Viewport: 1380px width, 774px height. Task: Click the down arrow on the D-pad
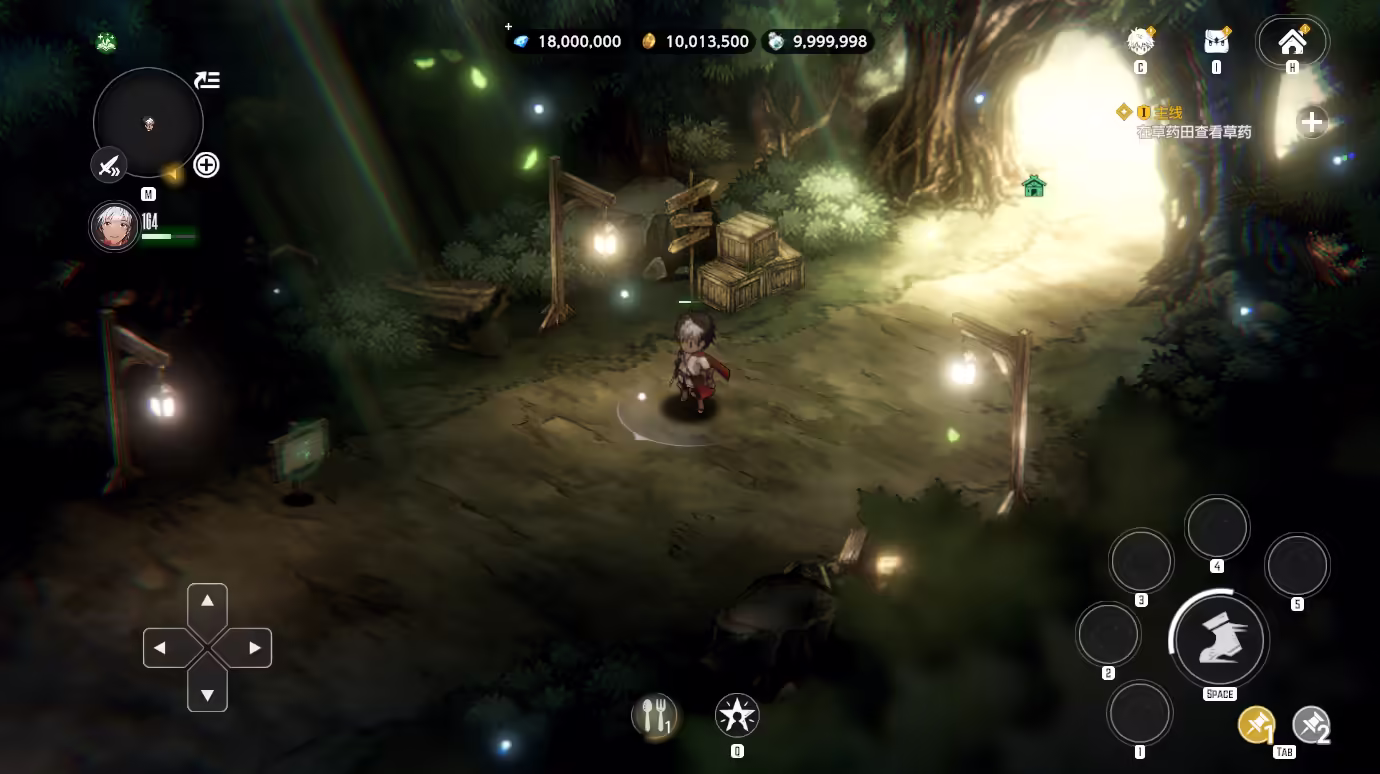pos(207,694)
